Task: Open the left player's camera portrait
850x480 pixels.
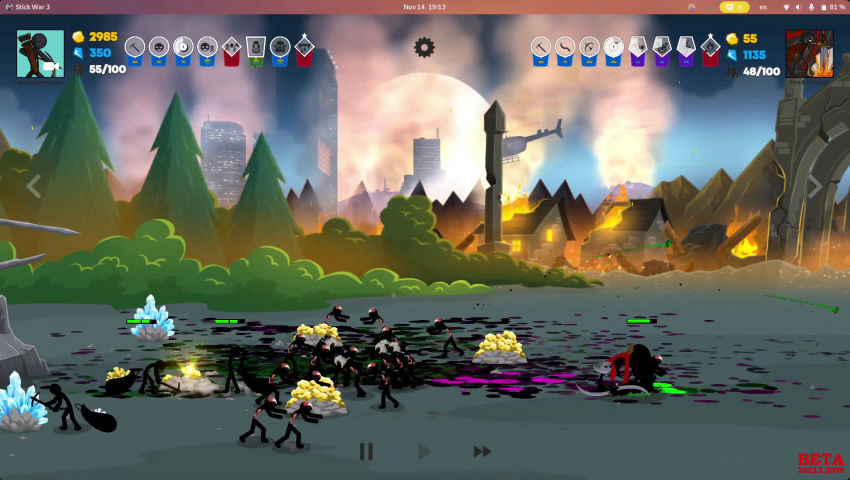Action: [x=40, y=53]
